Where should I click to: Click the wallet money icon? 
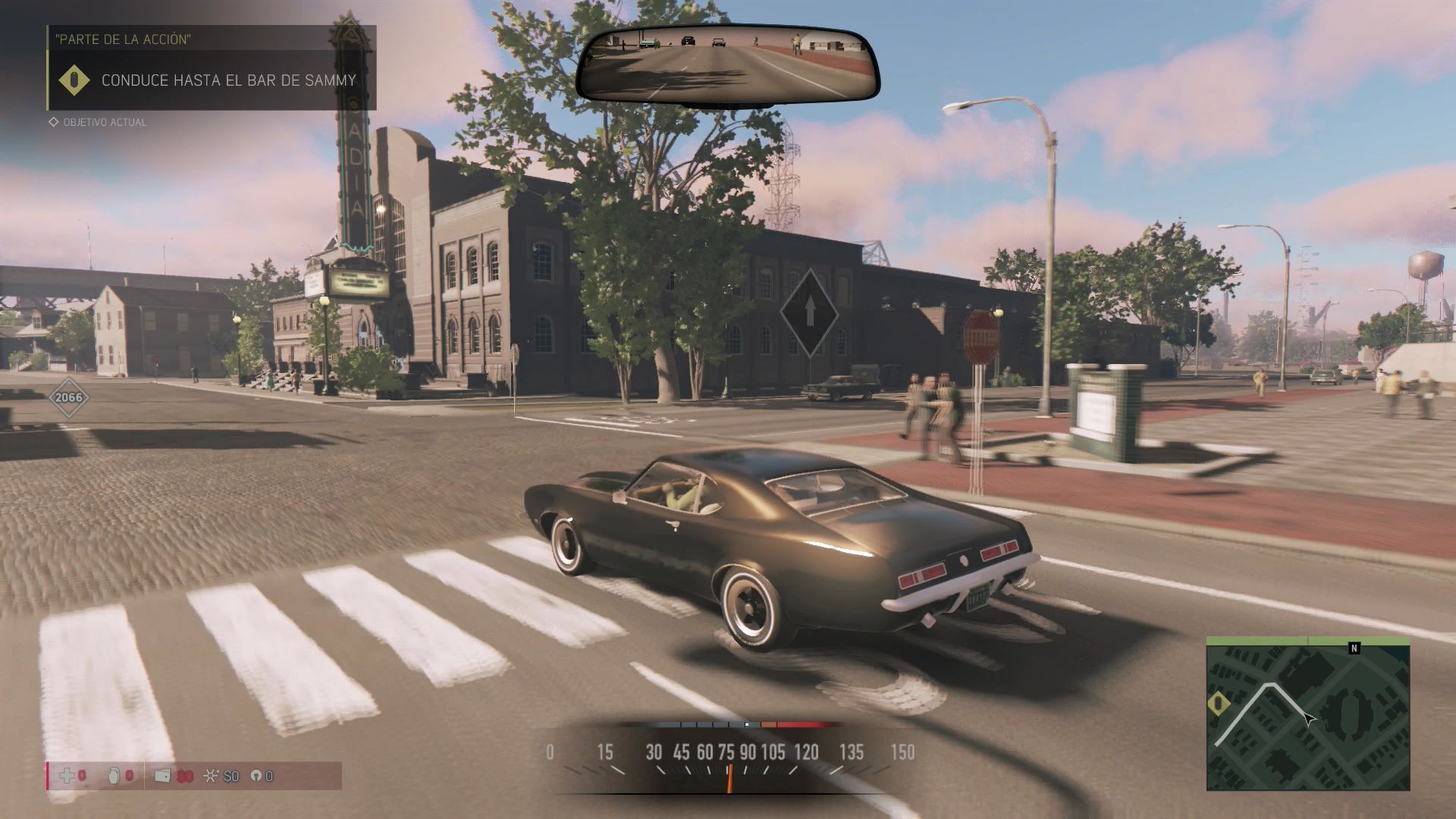point(162,776)
